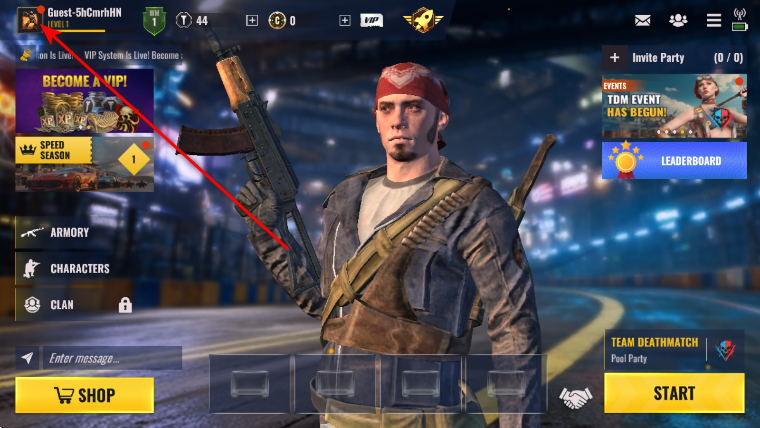Image resolution: width=760 pixels, height=428 pixels.
Task: Open the Speed Season pass banner
Action: (x=85, y=164)
